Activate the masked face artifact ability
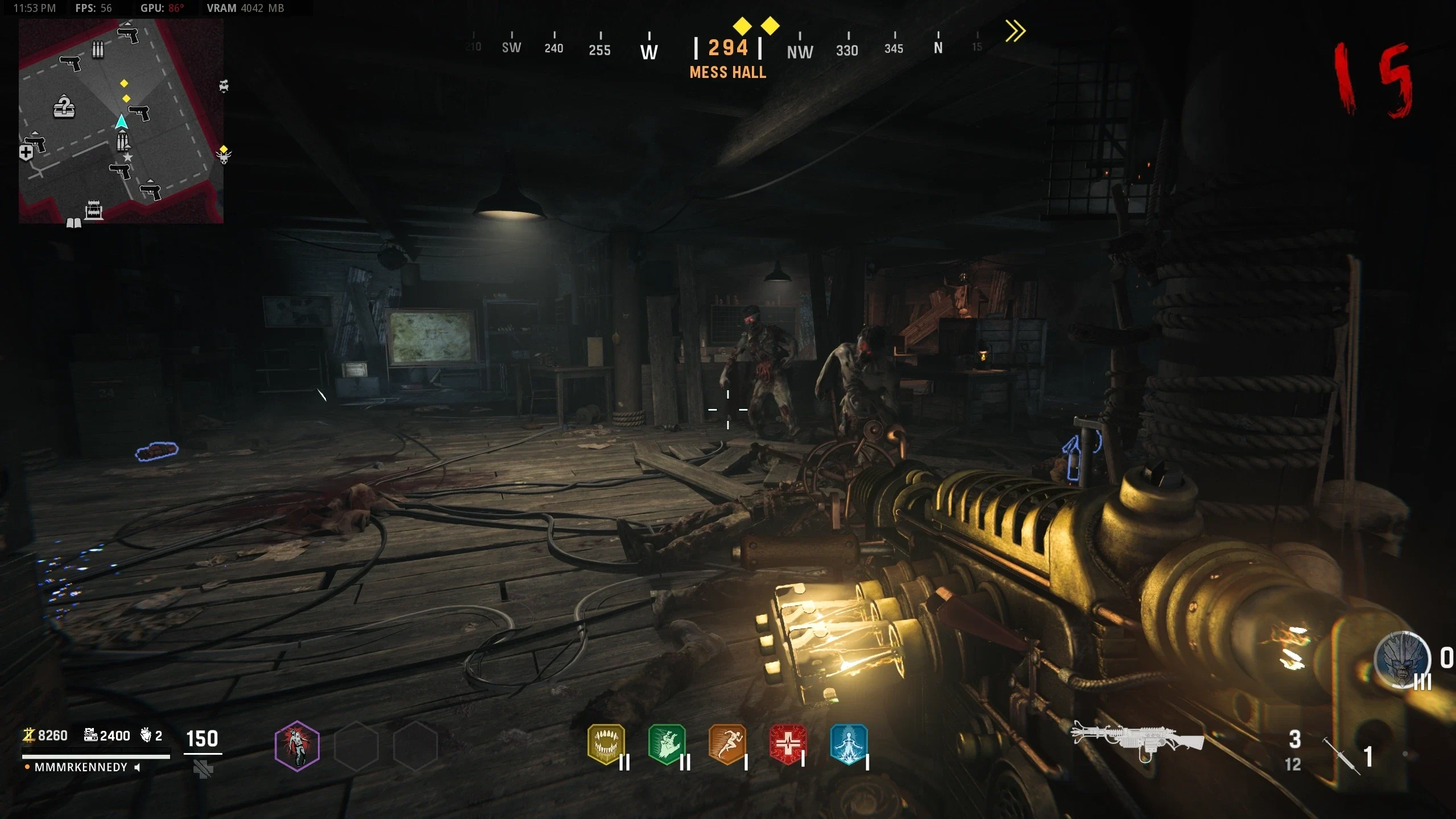 (1403, 660)
